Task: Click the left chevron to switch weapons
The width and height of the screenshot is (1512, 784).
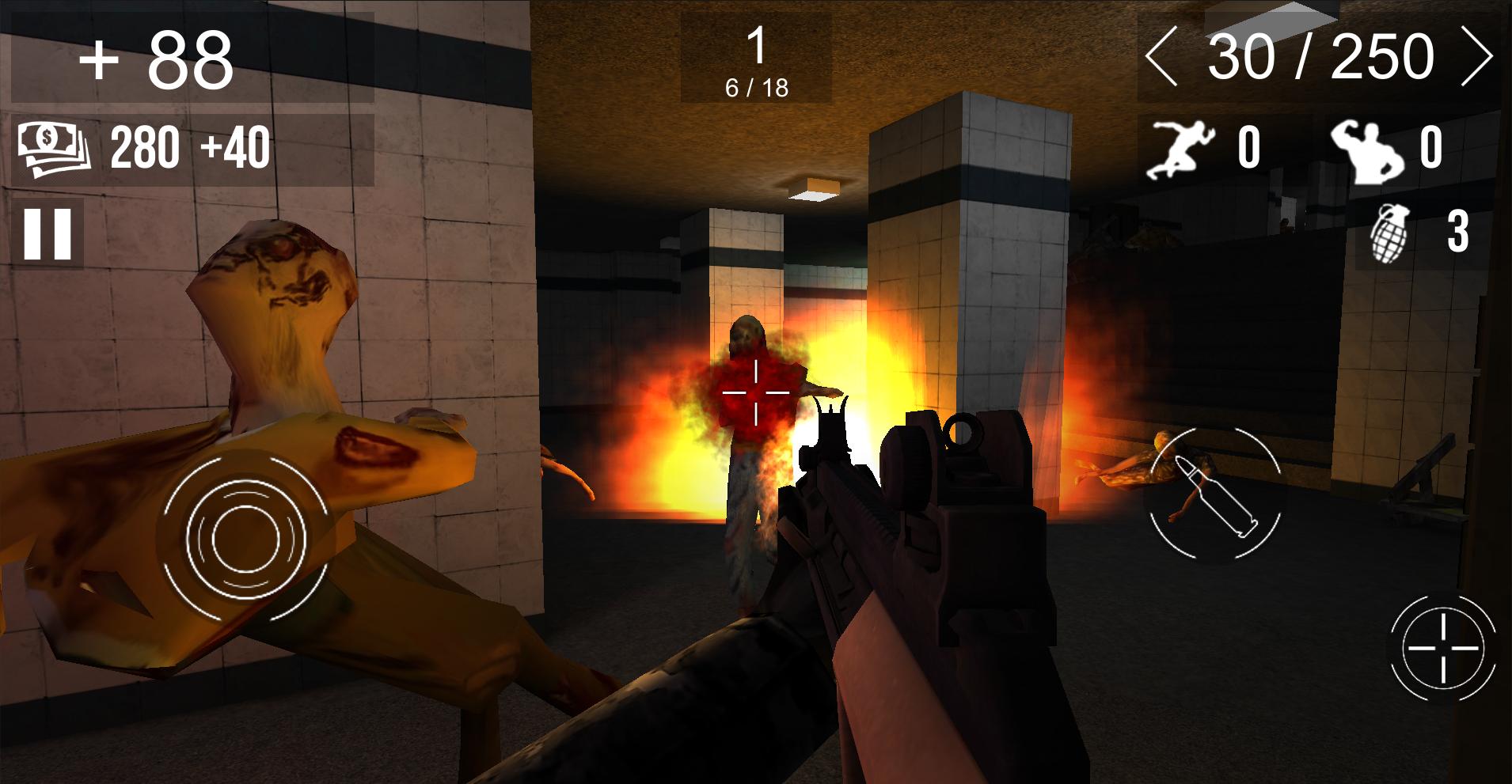Action: pos(1161,54)
